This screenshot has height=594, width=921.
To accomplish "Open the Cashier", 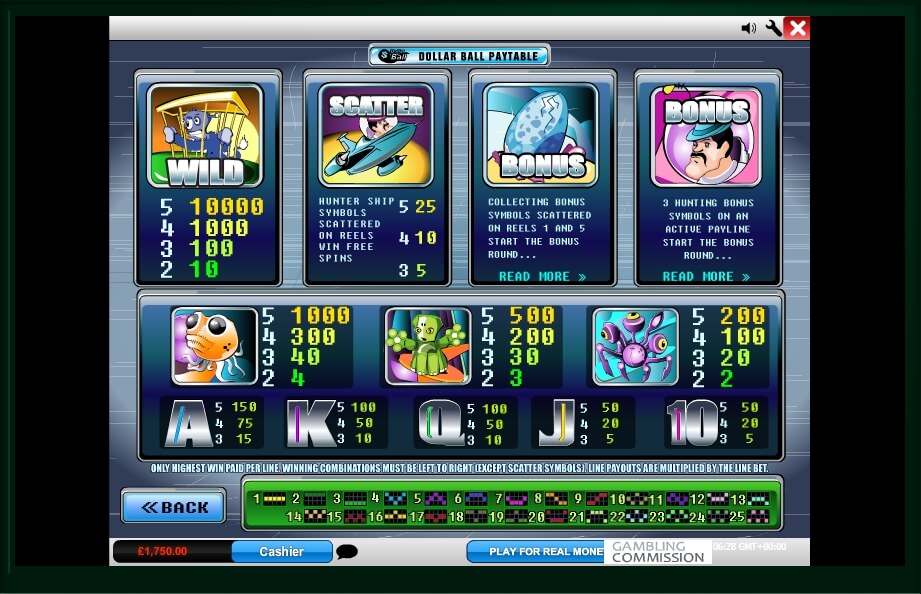I will (x=281, y=551).
